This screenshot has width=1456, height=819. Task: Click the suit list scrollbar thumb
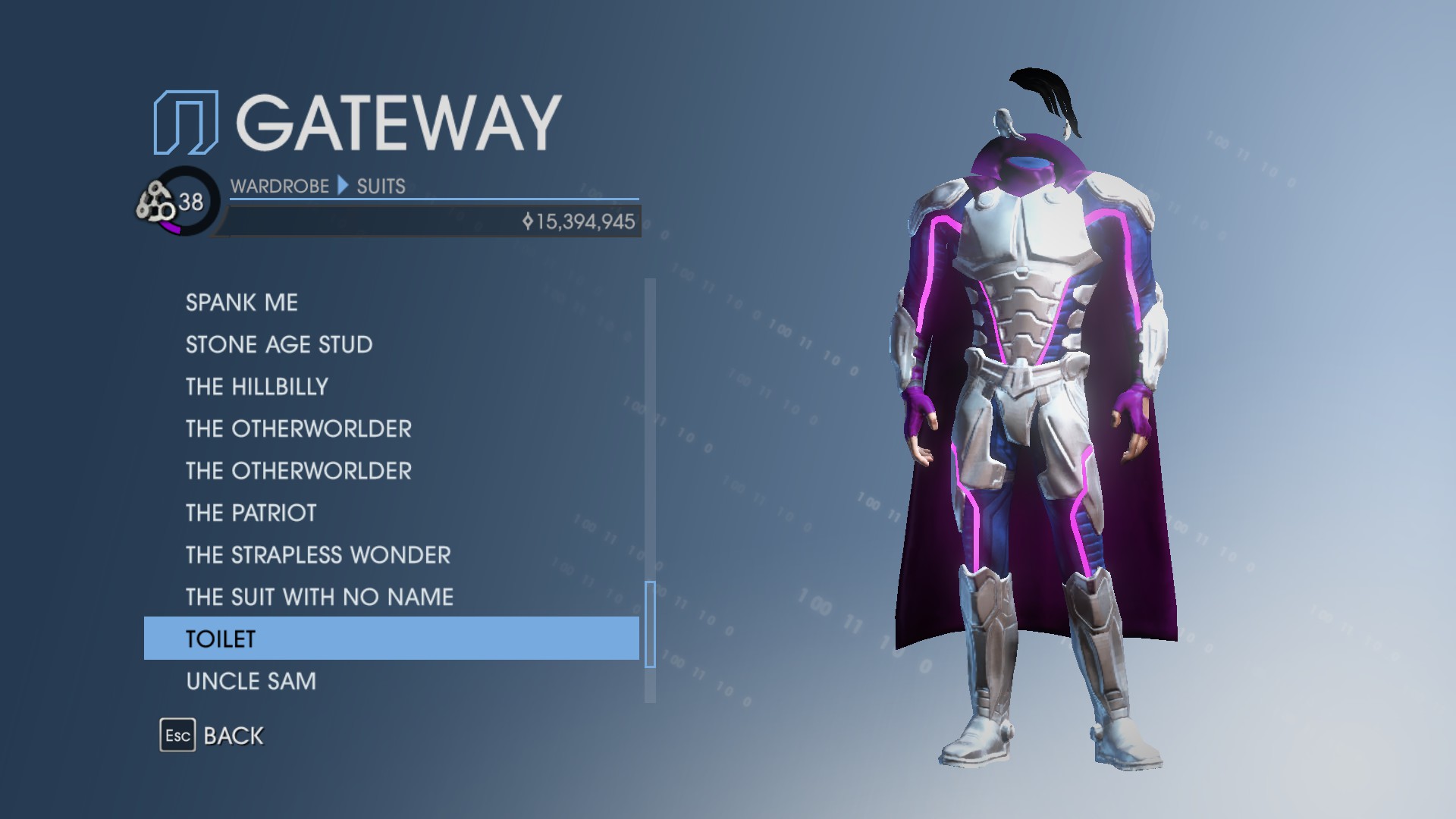coord(650,624)
